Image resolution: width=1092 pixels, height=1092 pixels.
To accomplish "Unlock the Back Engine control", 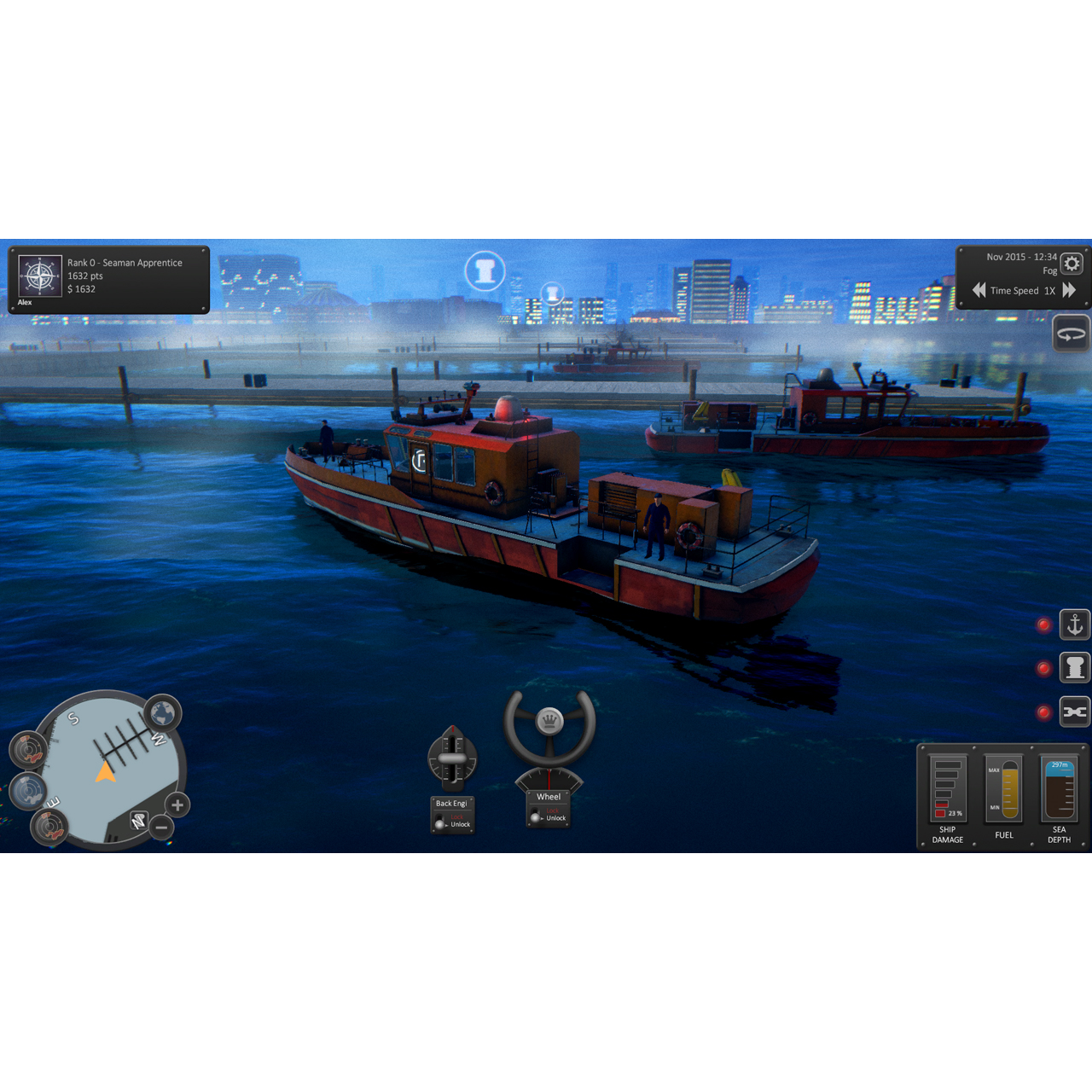I will pos(441,823).
